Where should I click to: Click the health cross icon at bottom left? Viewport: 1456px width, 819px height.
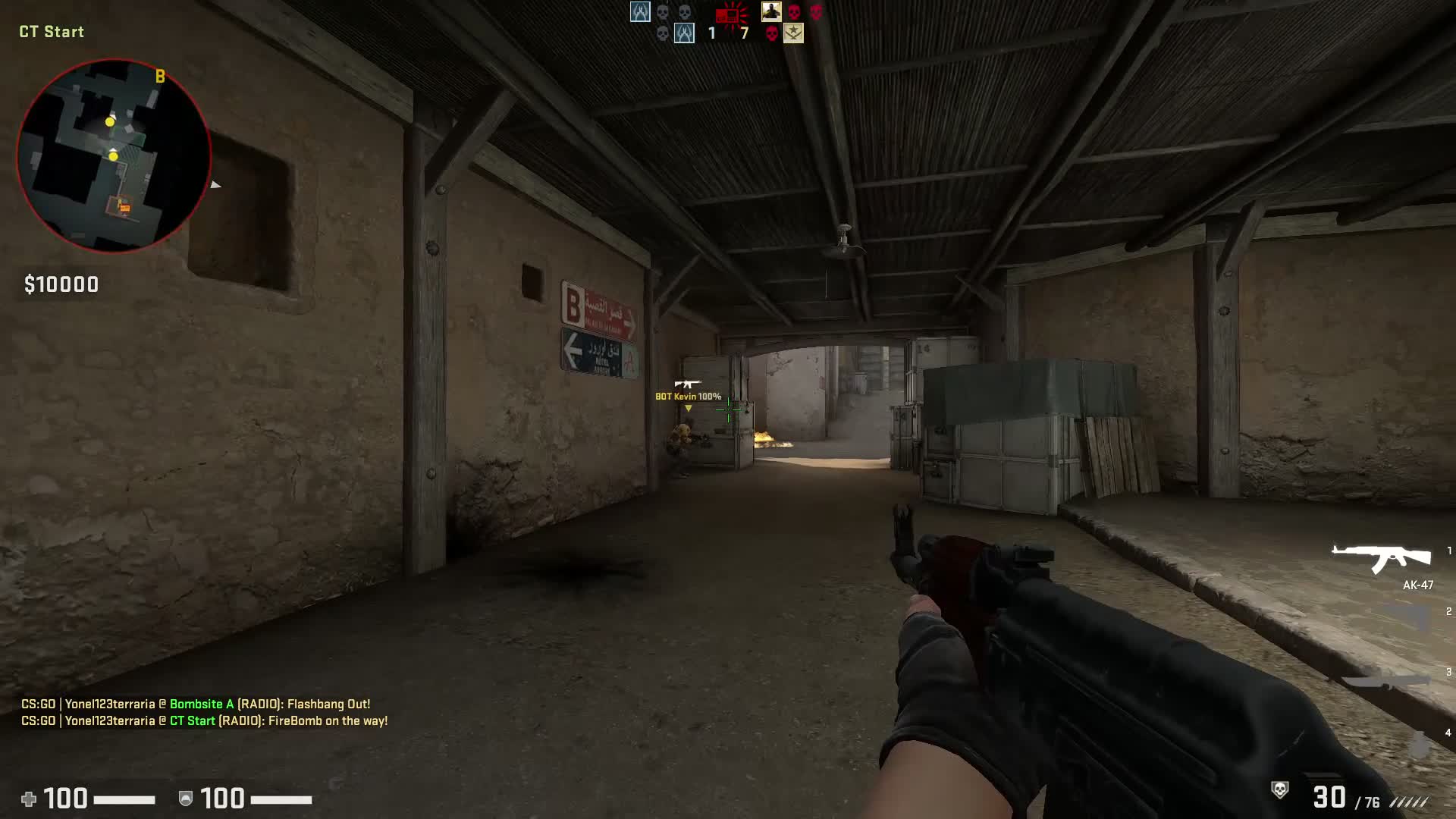point(30,799)
